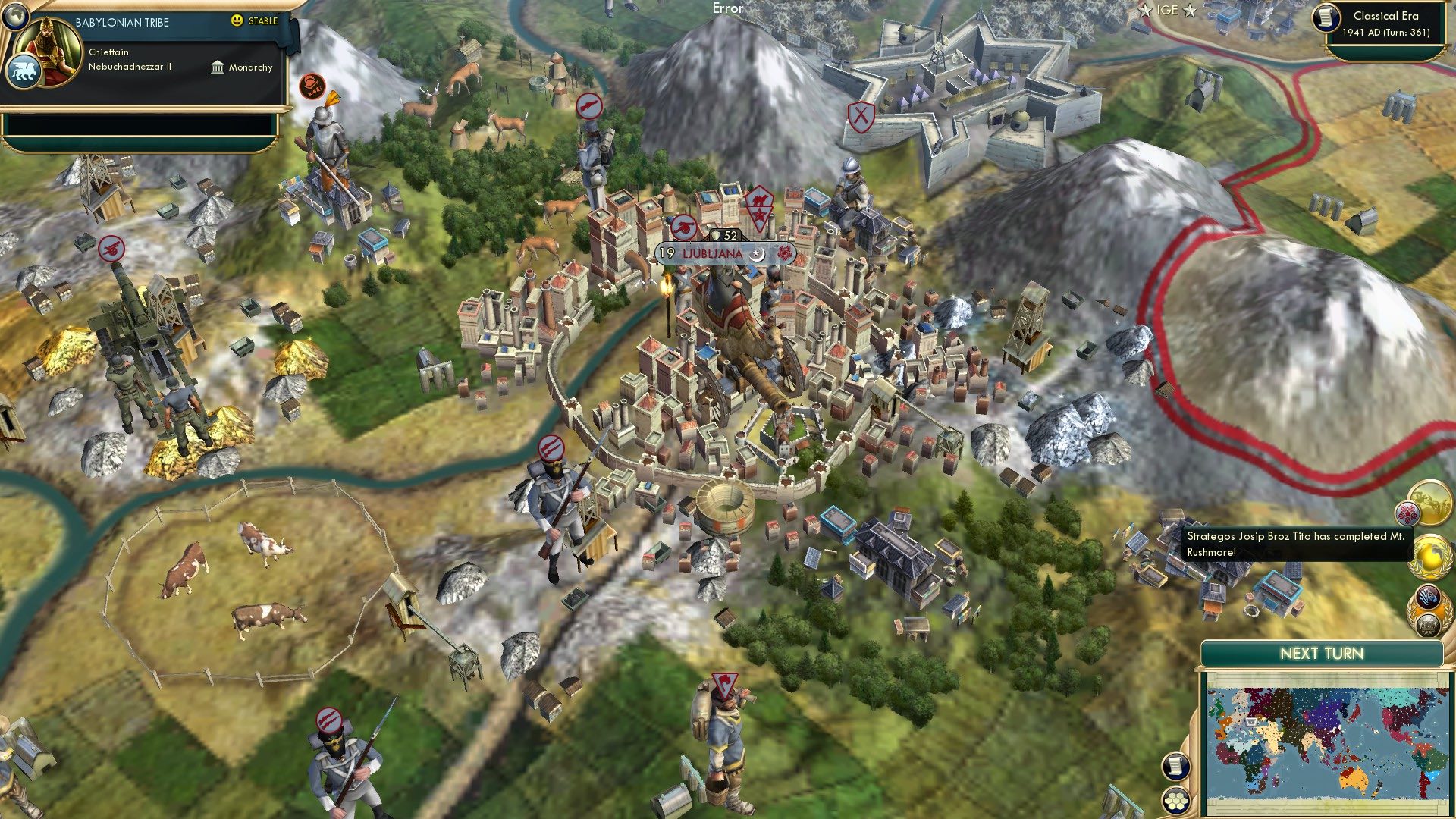
Task: Click the IGE star menu at top
Action: coord(1166,11)
